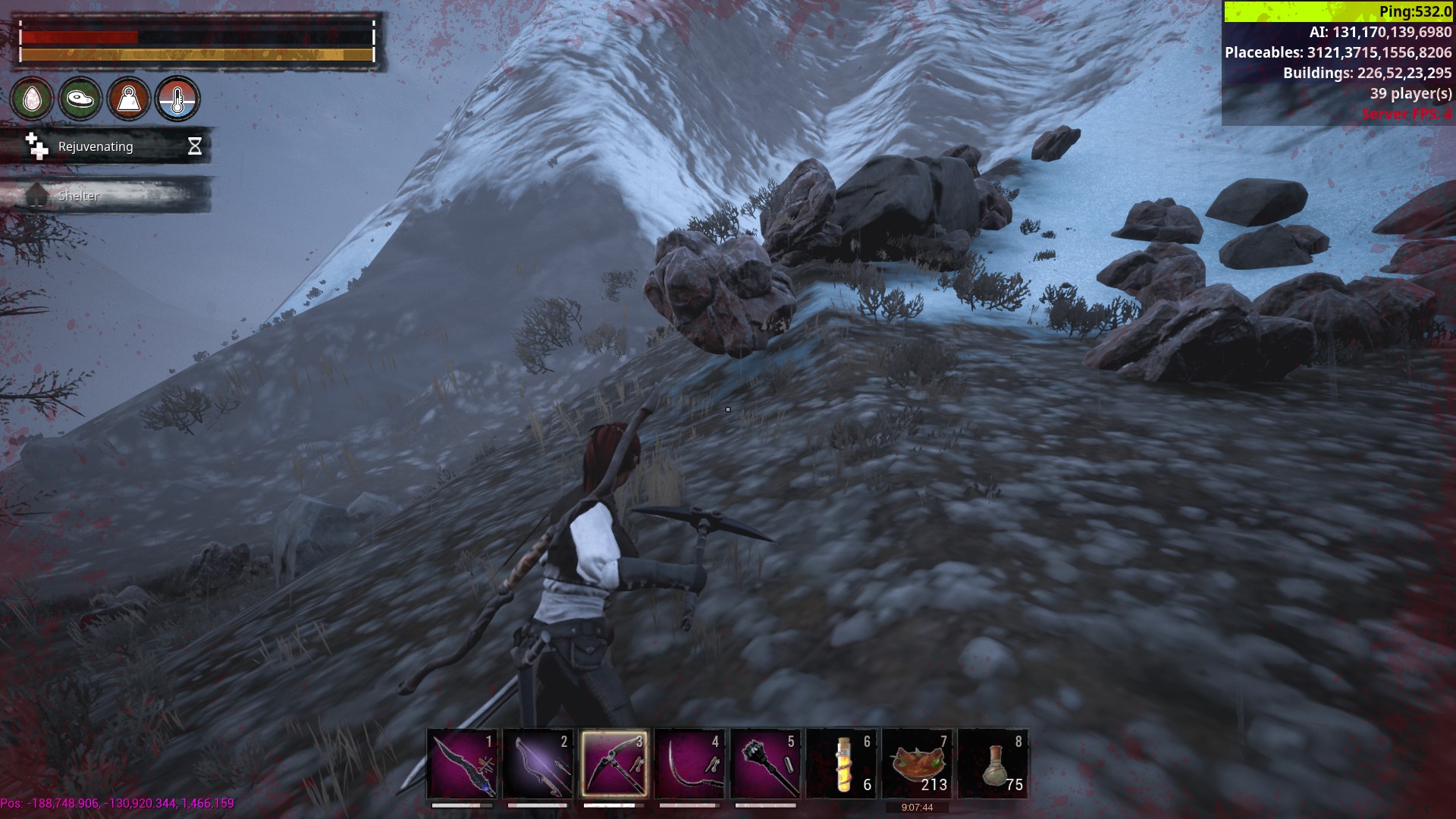Eat the food bowl in slot 7
This screenshot has height=819, width=1456.
(918, 763)
